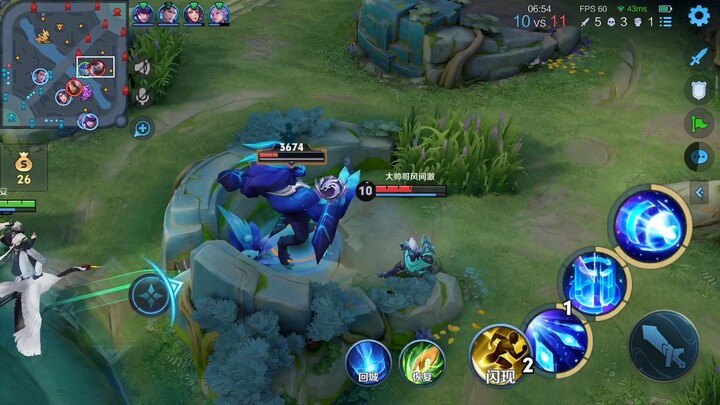Image resolution: width=720 pixels, height=405 pixels.
Task: Collapse the right-side arrow panel
Action: [701, 192]
